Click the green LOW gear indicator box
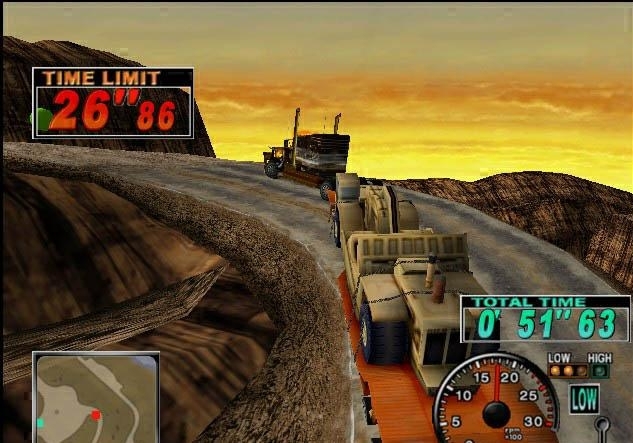 [x=583, y=398]
